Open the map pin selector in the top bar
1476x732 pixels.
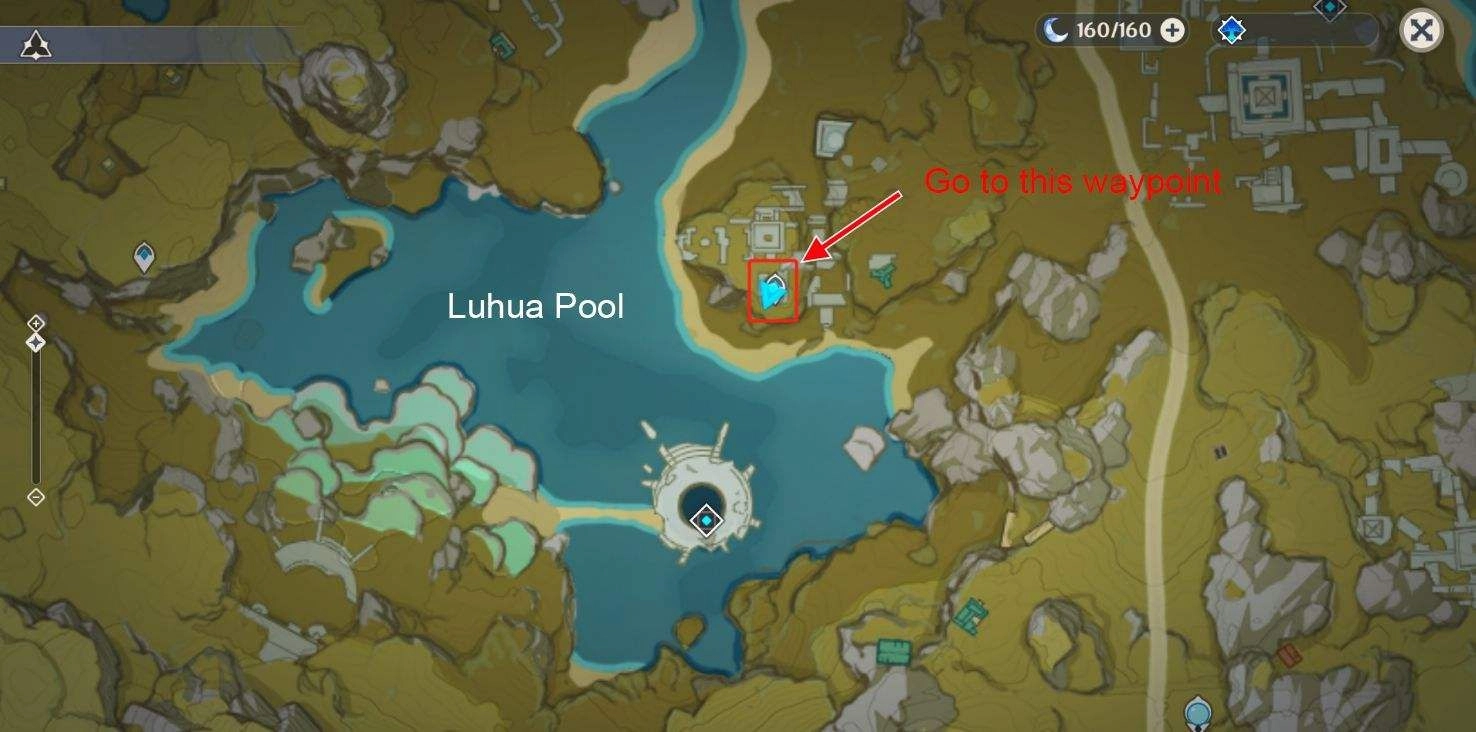1231,31
